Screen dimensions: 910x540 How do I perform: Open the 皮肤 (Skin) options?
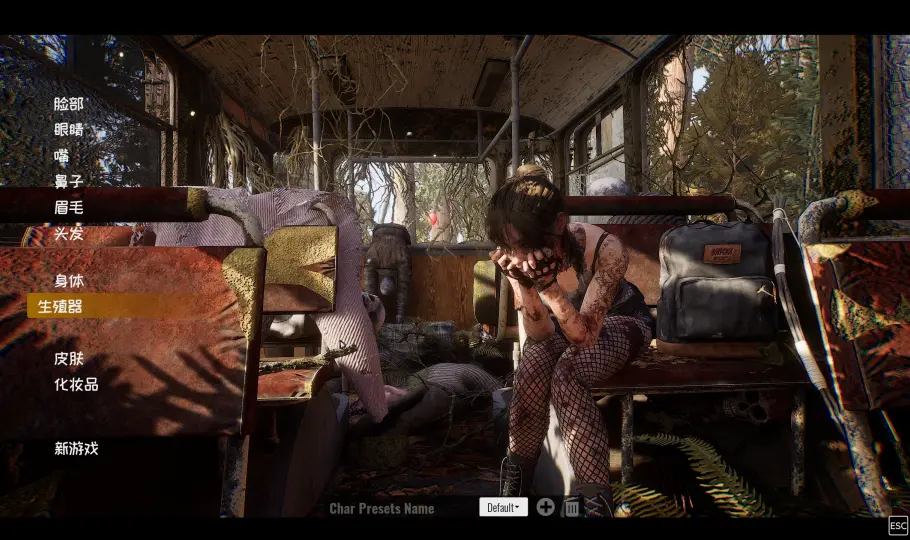pyautogui.click(x=69, y=358)
